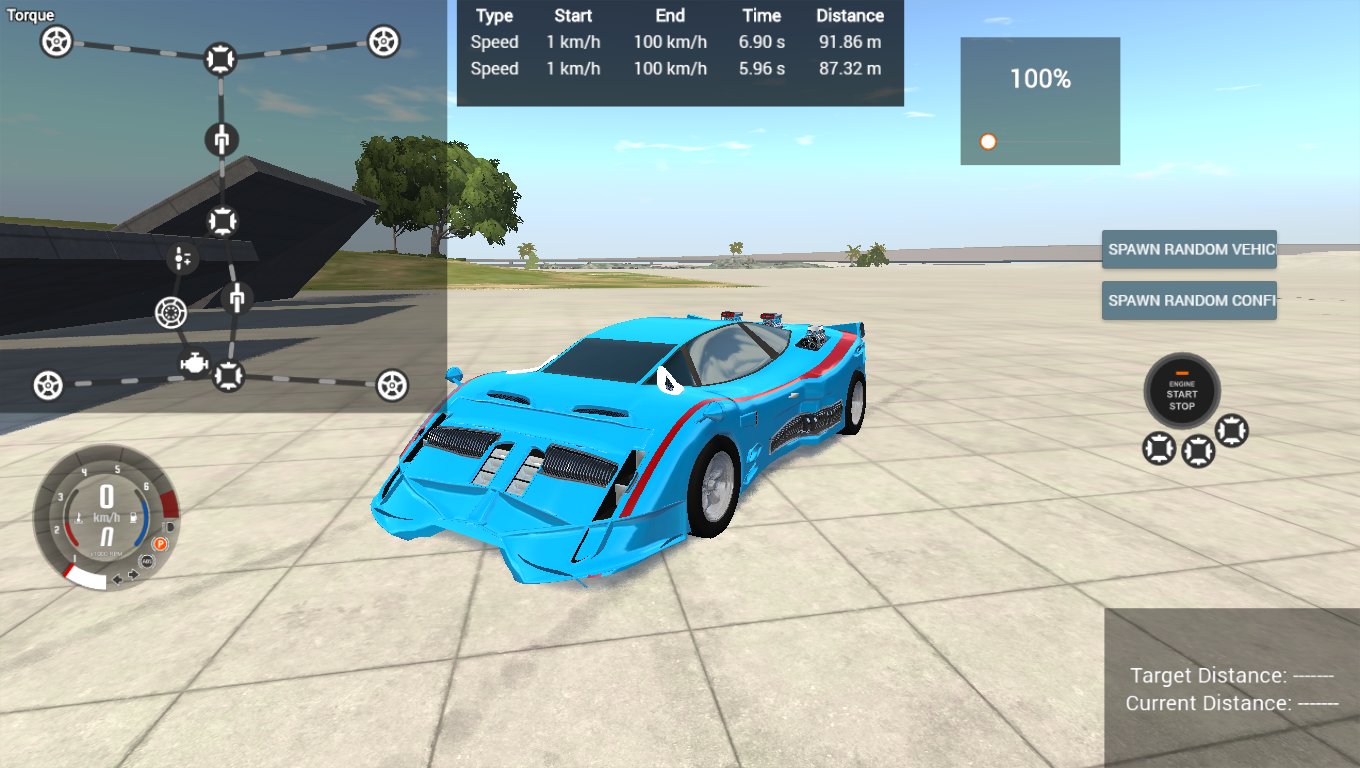
Task: Select the 6.90 s timing row in results table
Action: coord(680,42)
